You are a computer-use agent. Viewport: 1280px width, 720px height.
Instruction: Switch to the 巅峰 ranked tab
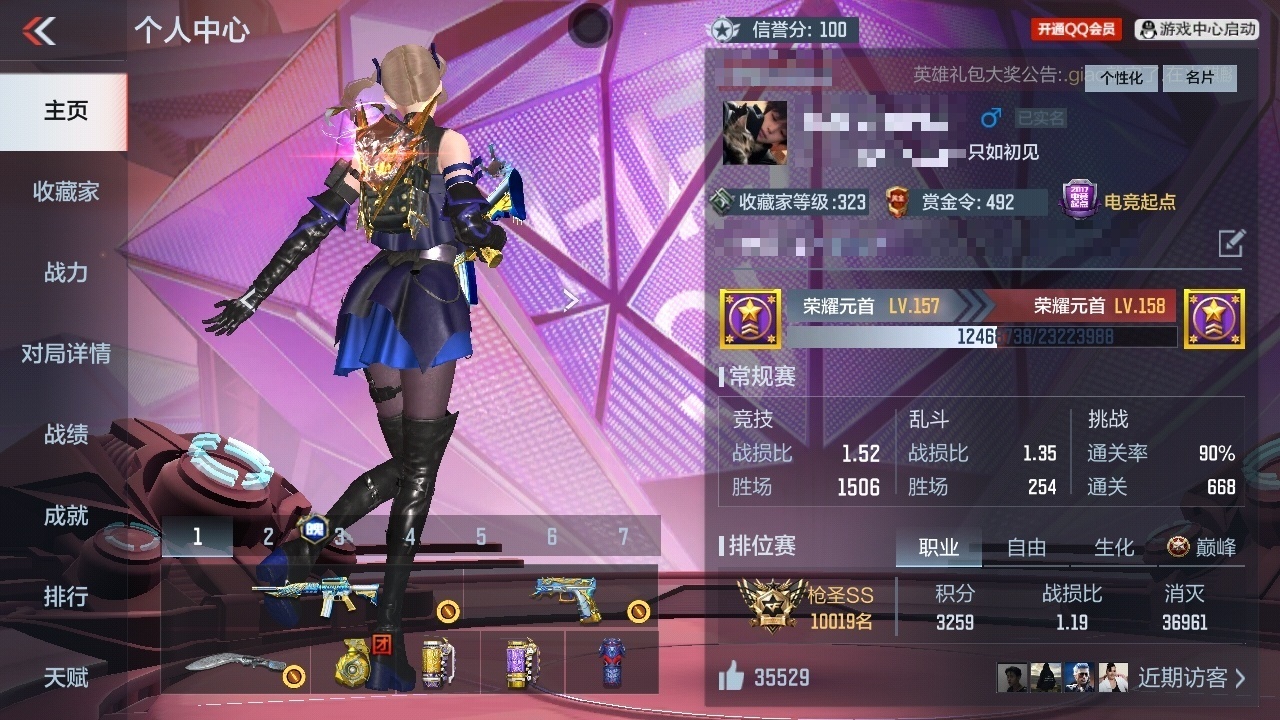pyautogui.click(x=1202, y=547)
